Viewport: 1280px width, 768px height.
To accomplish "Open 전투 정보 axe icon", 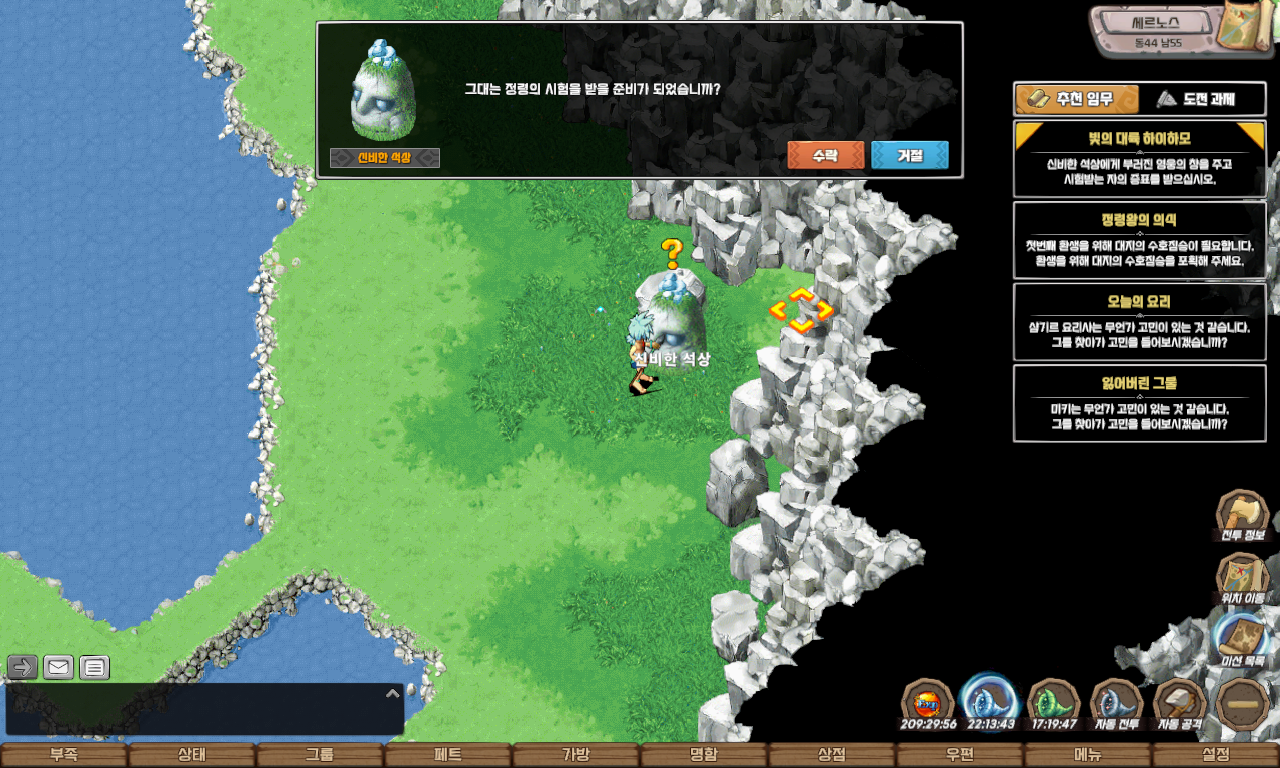I will coord(1242,516).
